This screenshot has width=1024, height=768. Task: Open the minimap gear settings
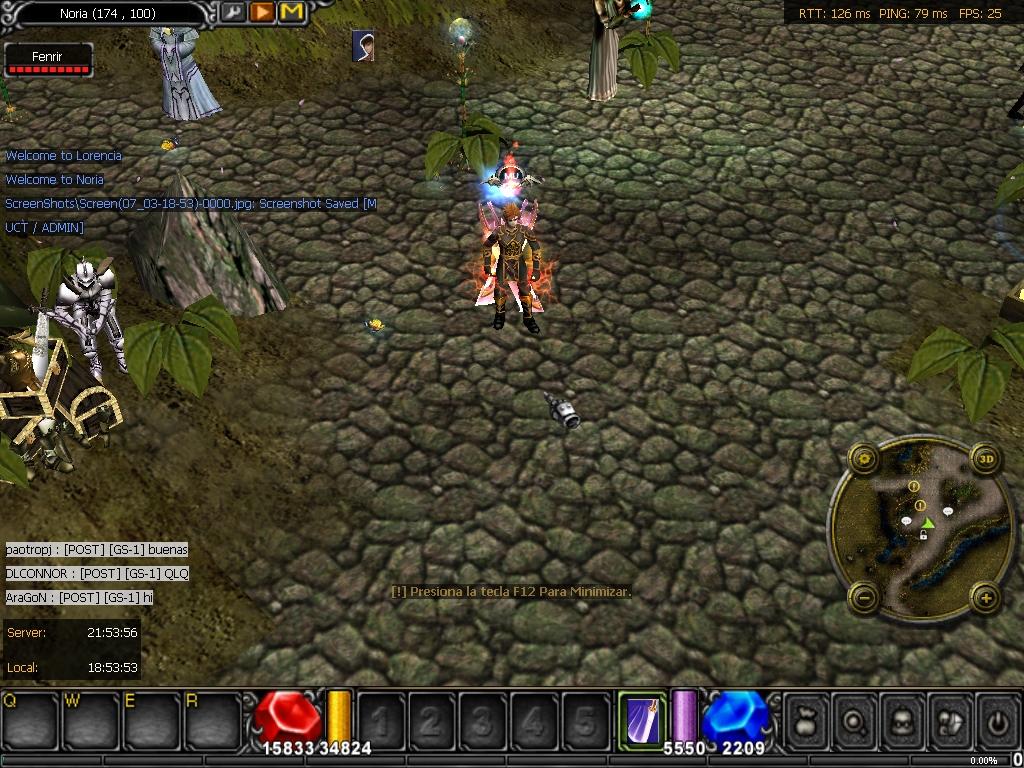(864, 460)
